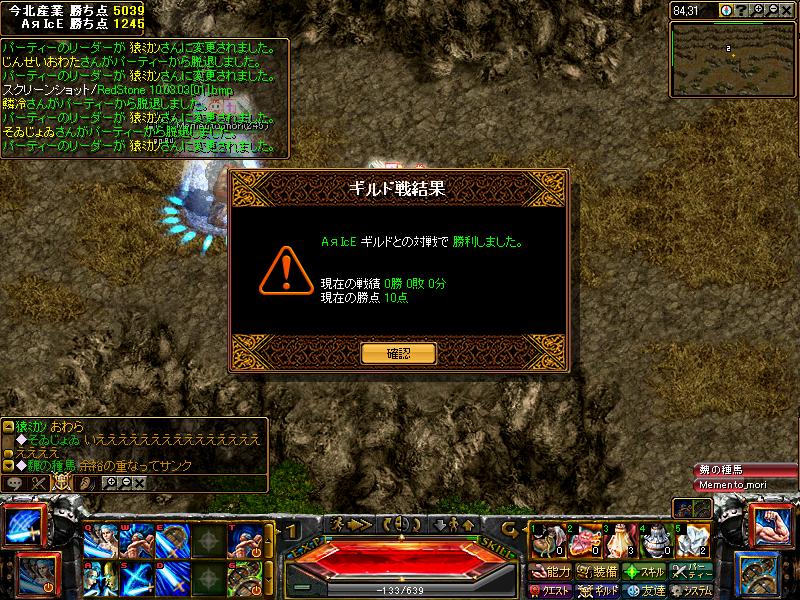Open the システム (system) menu
This screenshot has width=800, height=600.
tap(691, 591)
